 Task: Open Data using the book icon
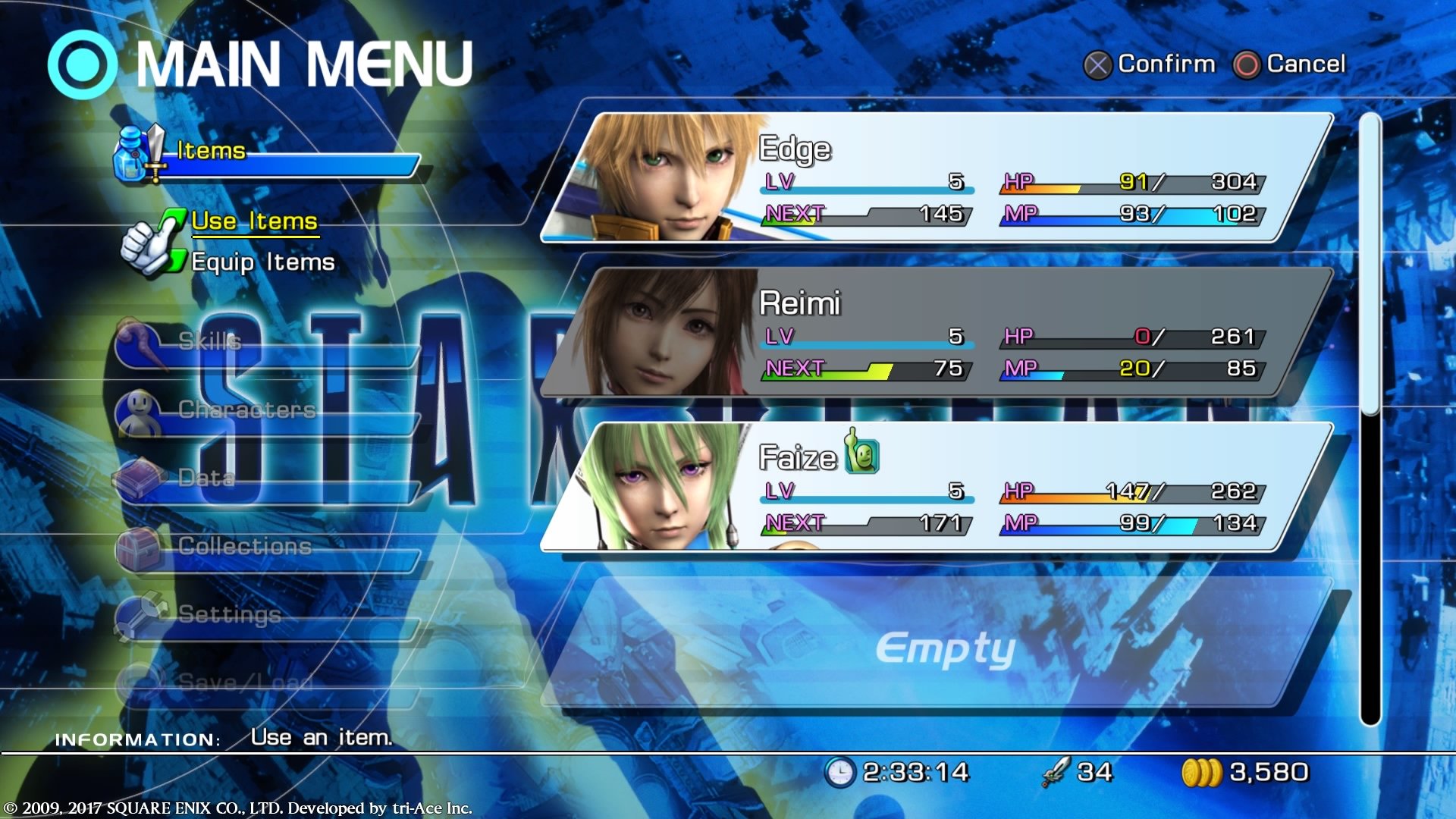pos(137,475)
